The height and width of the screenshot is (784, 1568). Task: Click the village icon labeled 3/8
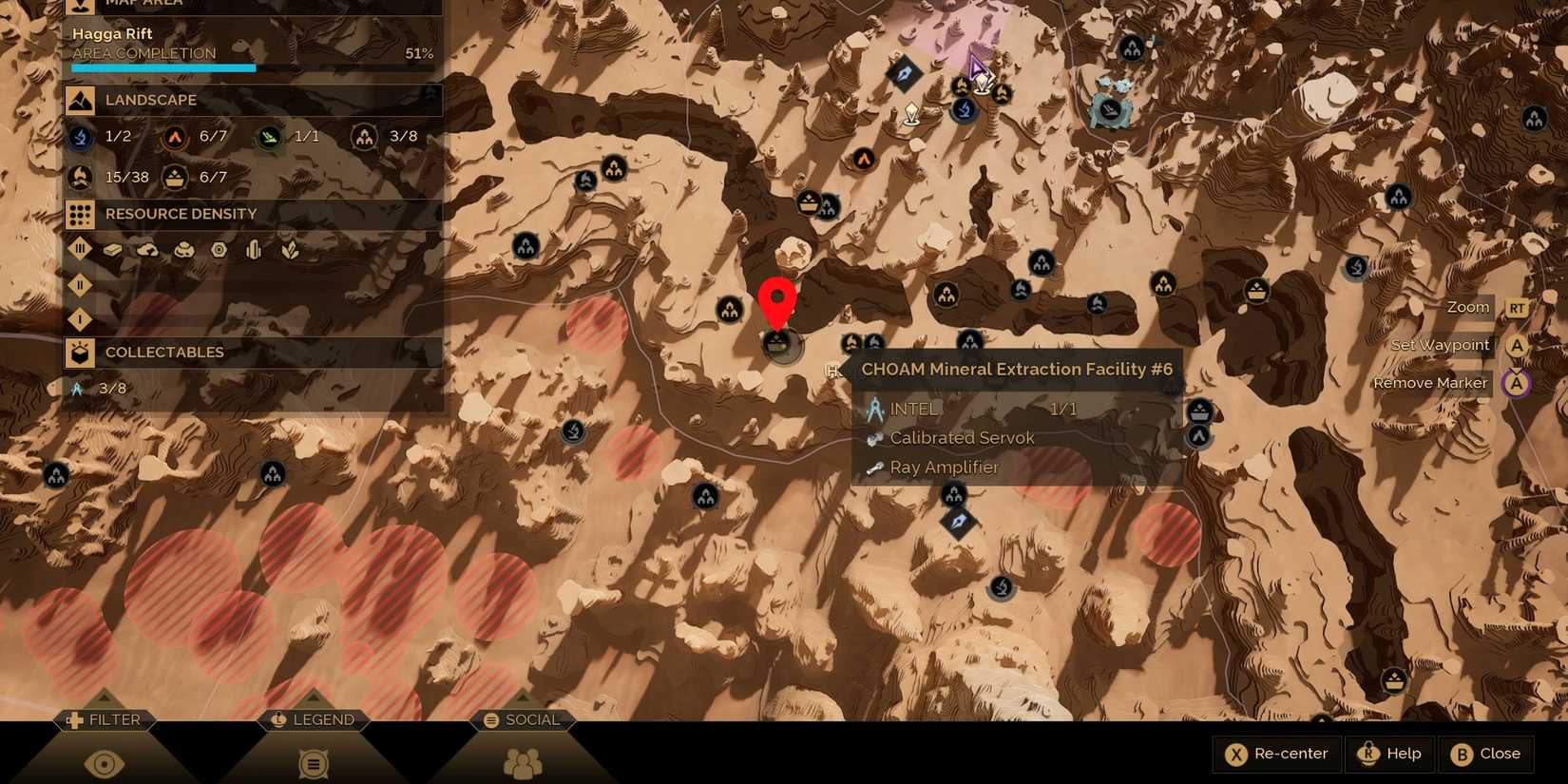point(367,136)
